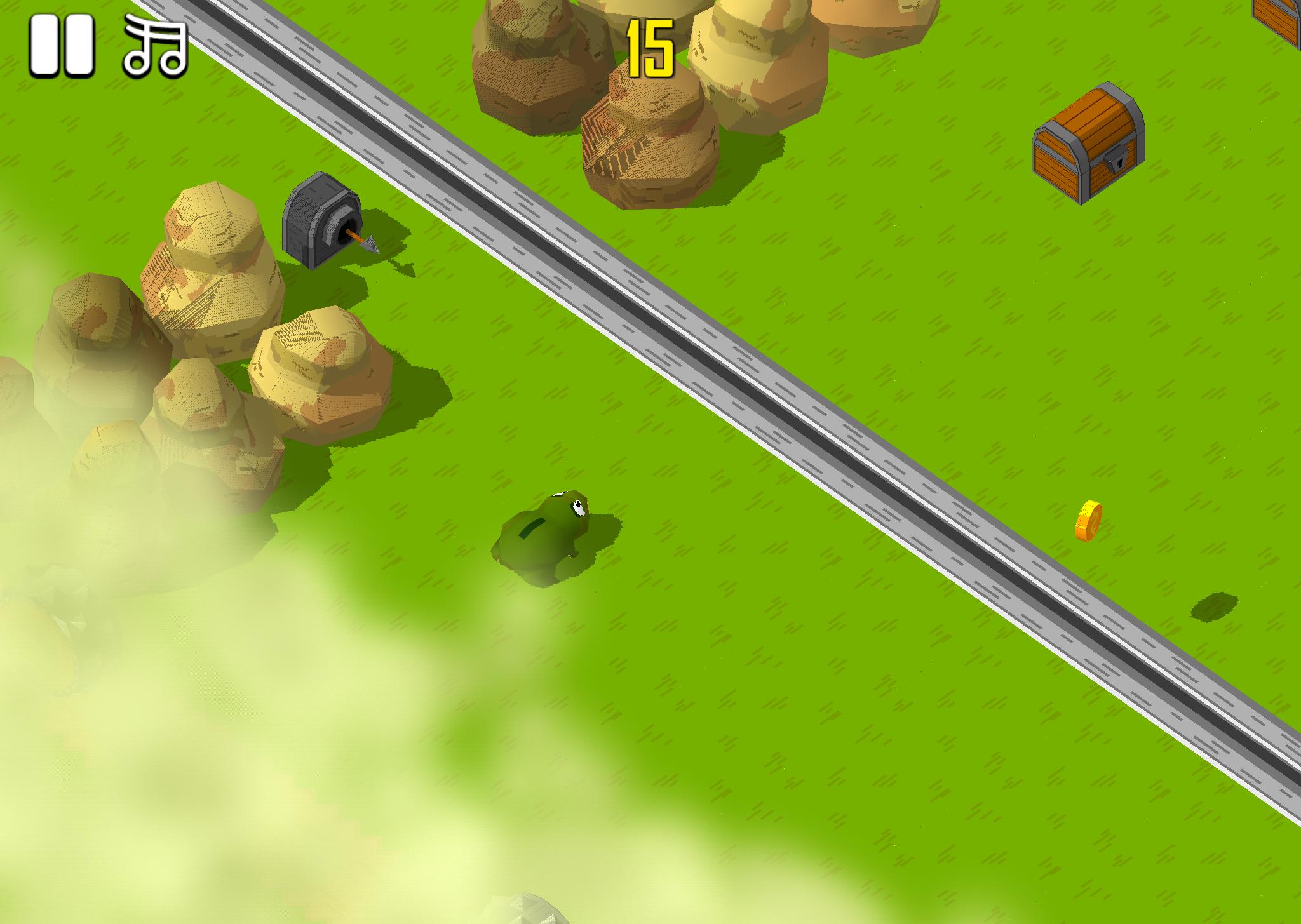Click the treasure chest on the grass

[x=1090, y=143]
